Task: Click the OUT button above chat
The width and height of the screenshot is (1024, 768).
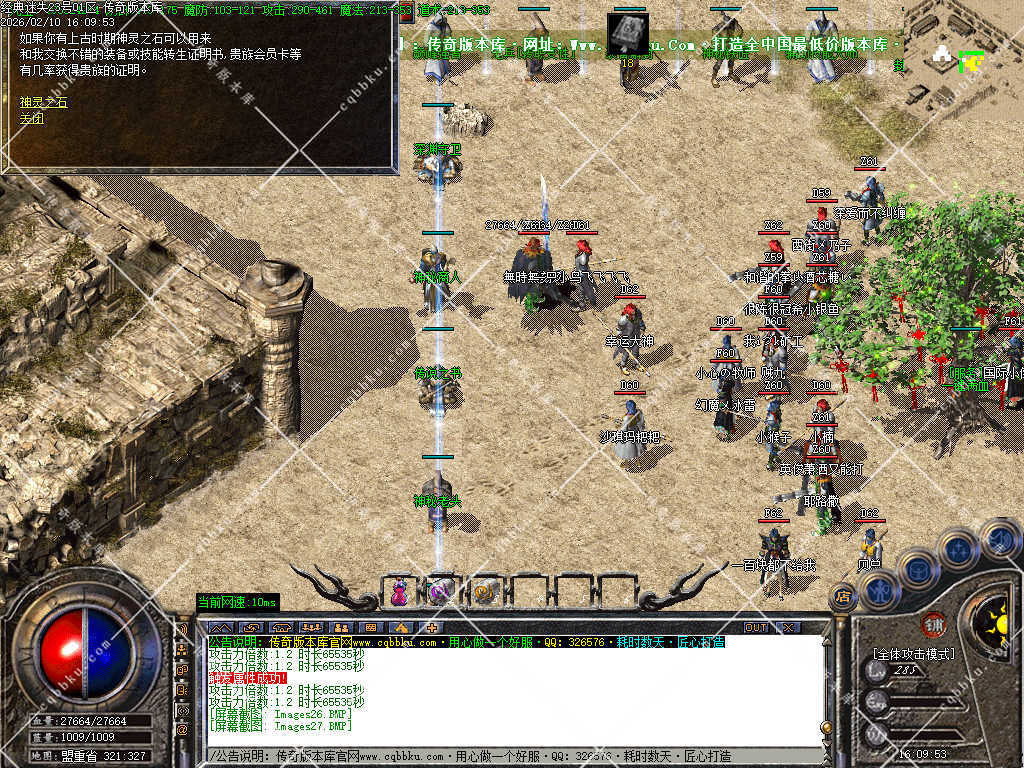Action: point(756,628)
